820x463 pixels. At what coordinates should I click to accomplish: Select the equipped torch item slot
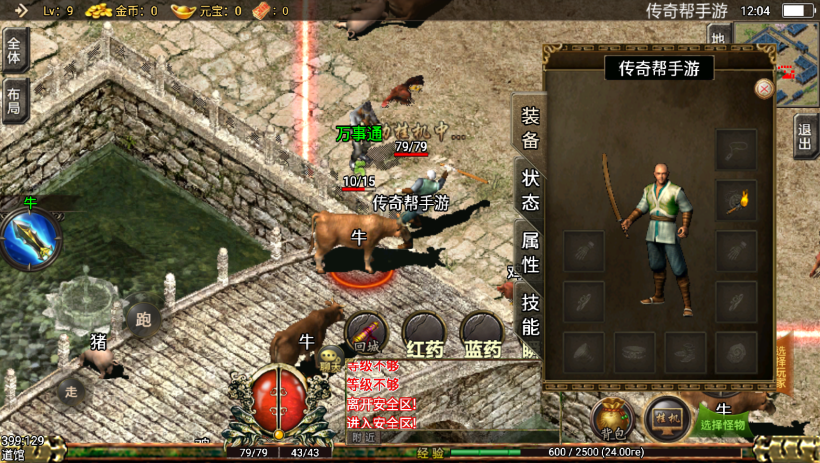coord(736,200)
